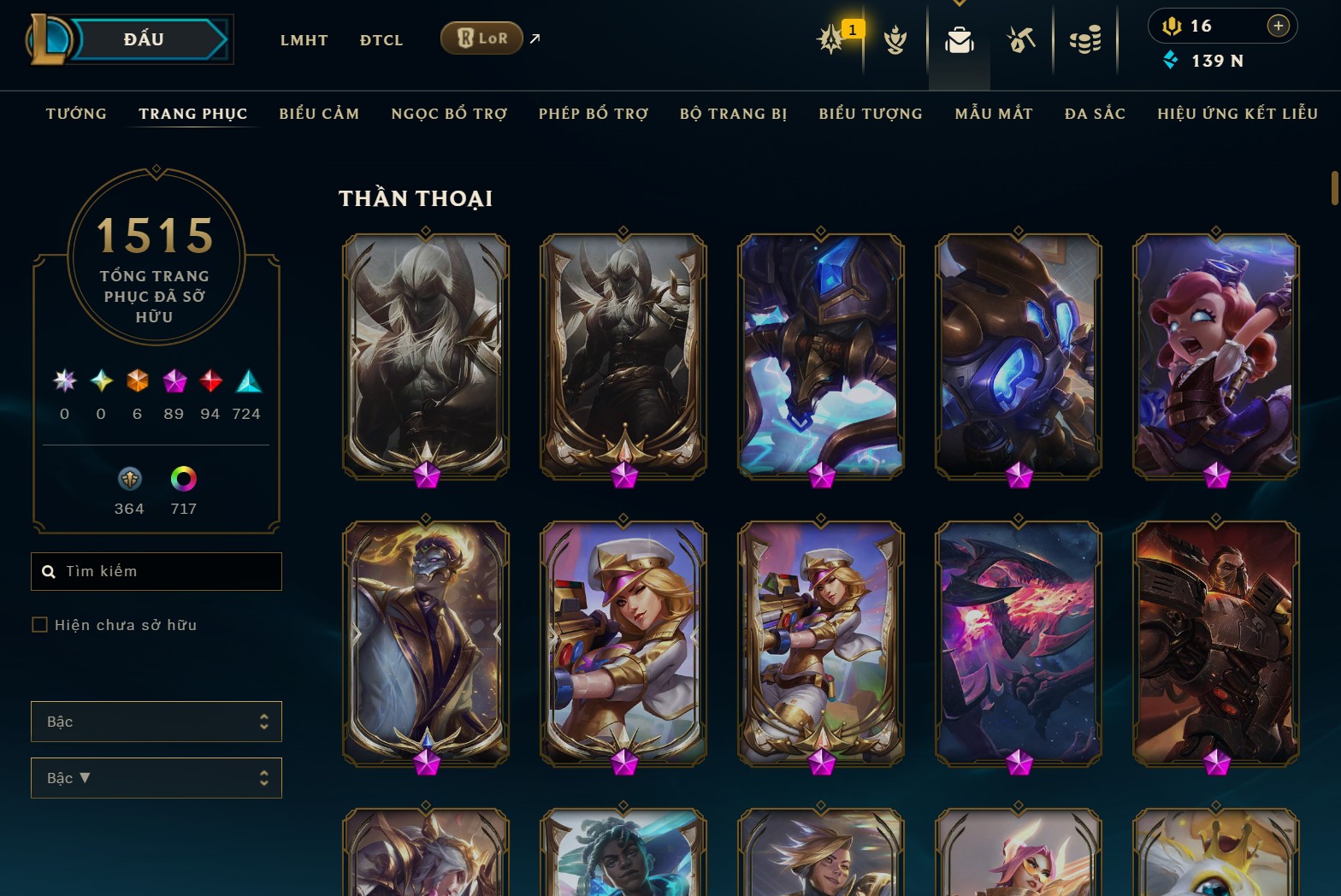Open the 'Bậc ▼' descending order dropdown
1341x896 pixels.
coord(157,778)
